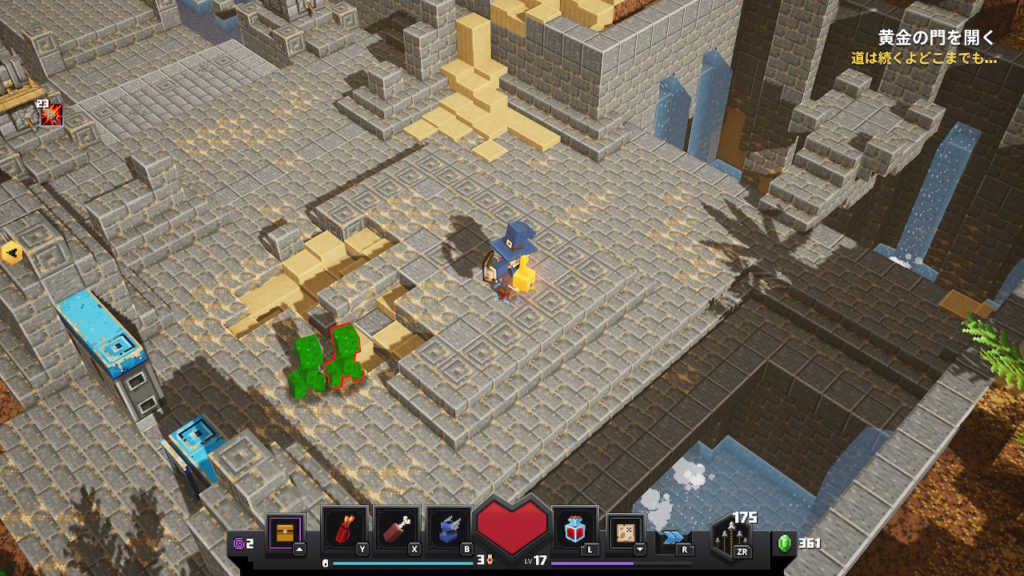Trigger the blue winged artifact
Viewport: 1024px width, 576px height.
tap(449, 529)
